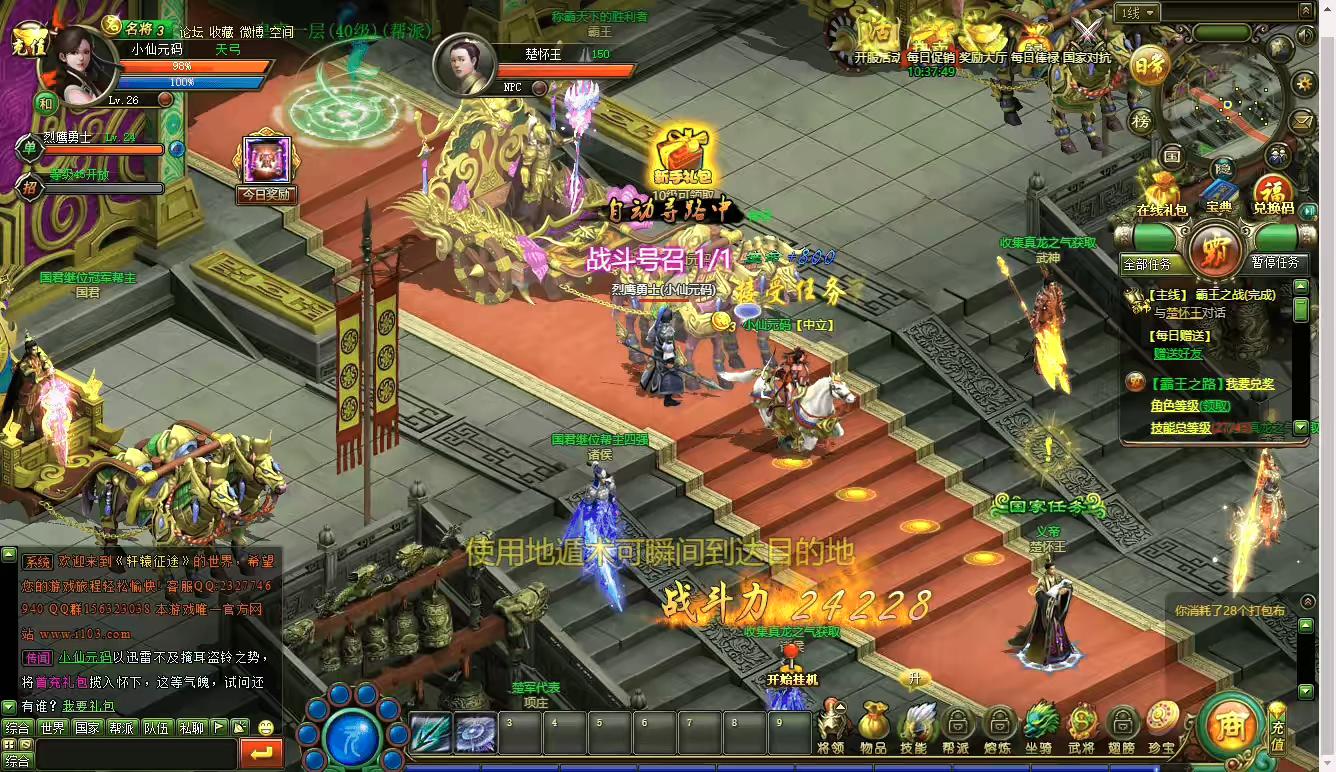Image resolution: width=1336 pixels, height=772 pixels.
Task: Select the 世界 world chat tab
Action: coord(53,728)
